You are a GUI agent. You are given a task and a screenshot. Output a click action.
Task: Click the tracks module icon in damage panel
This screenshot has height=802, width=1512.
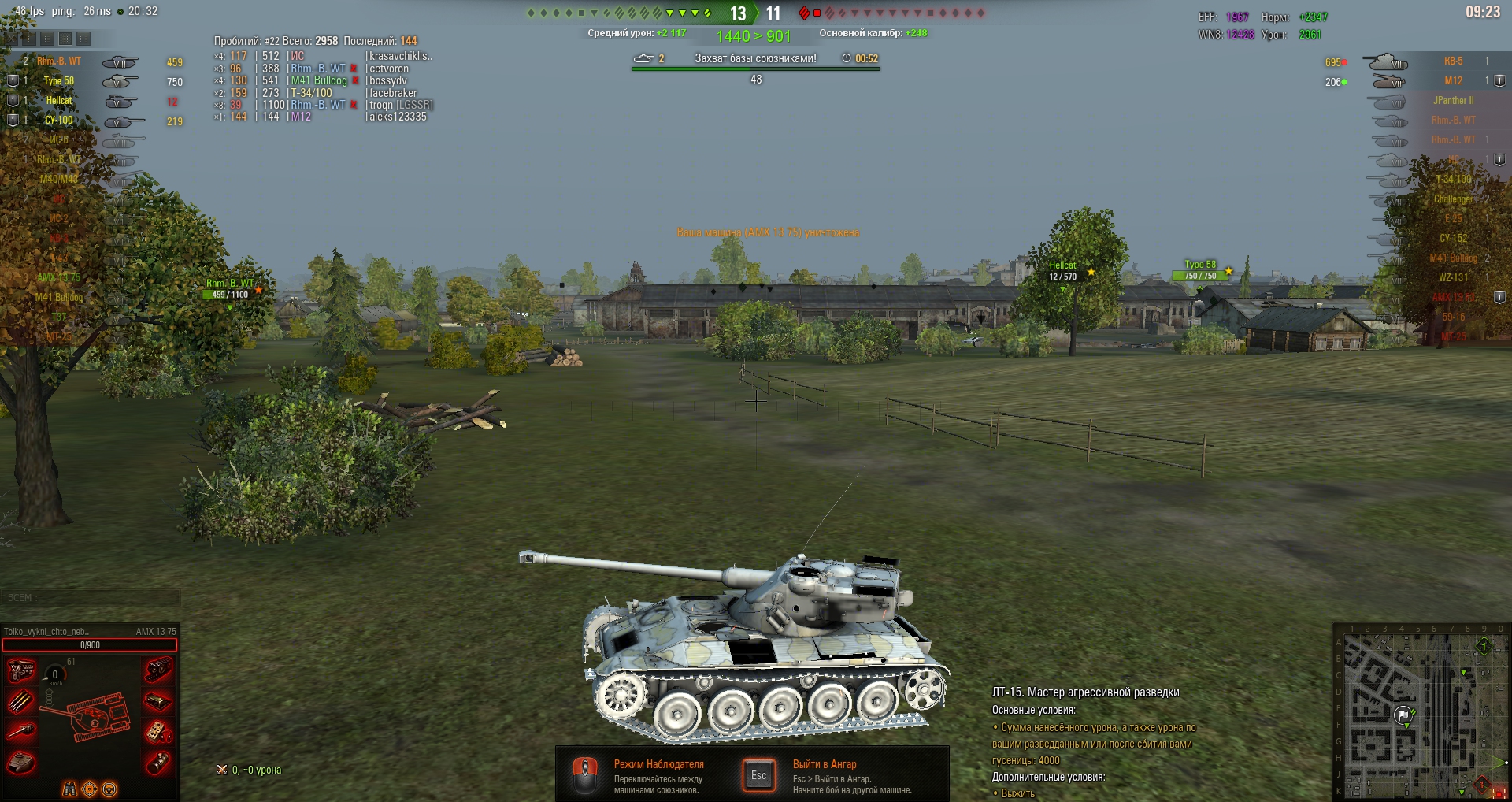(158, 670)
